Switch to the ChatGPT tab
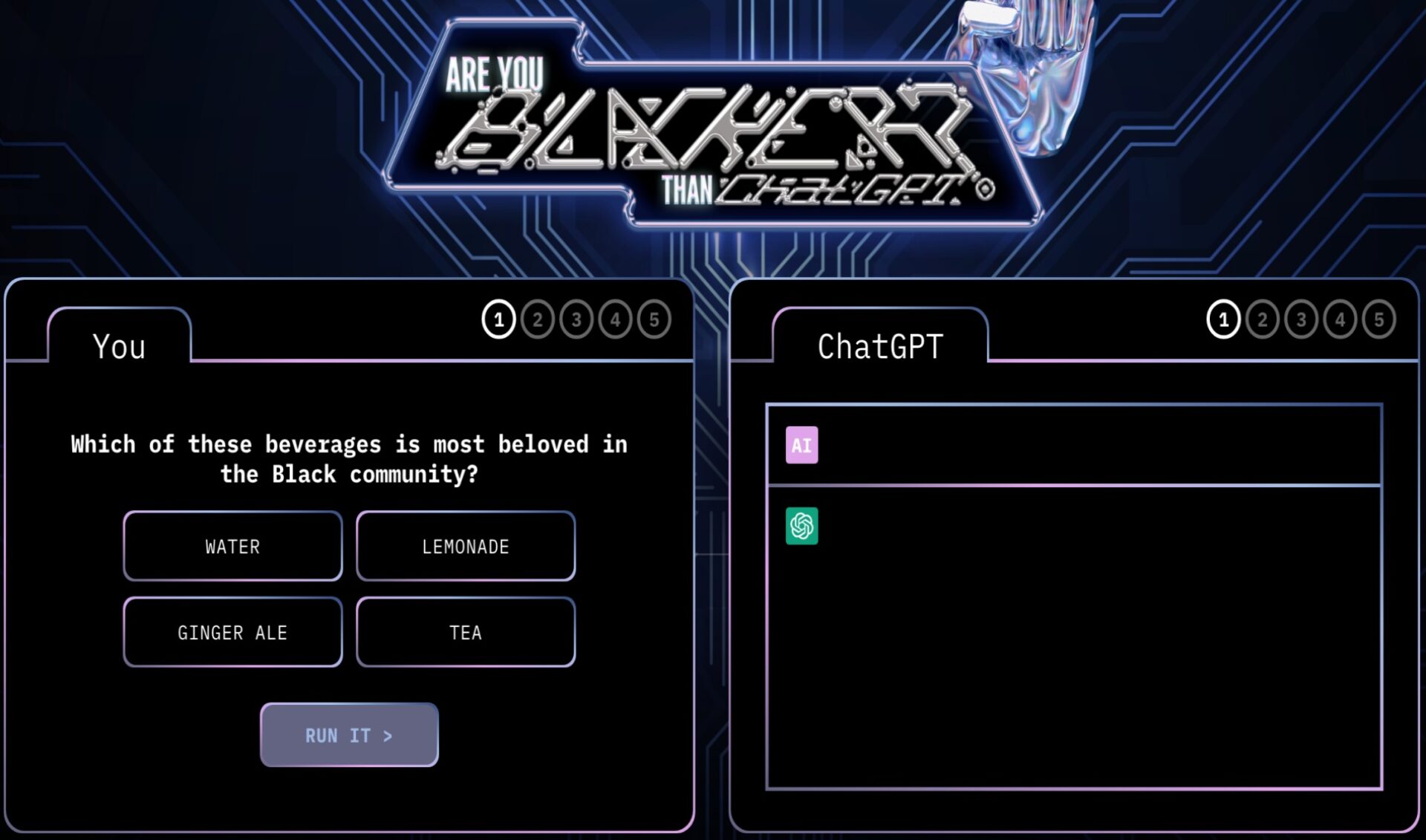 tap(880, 345)
